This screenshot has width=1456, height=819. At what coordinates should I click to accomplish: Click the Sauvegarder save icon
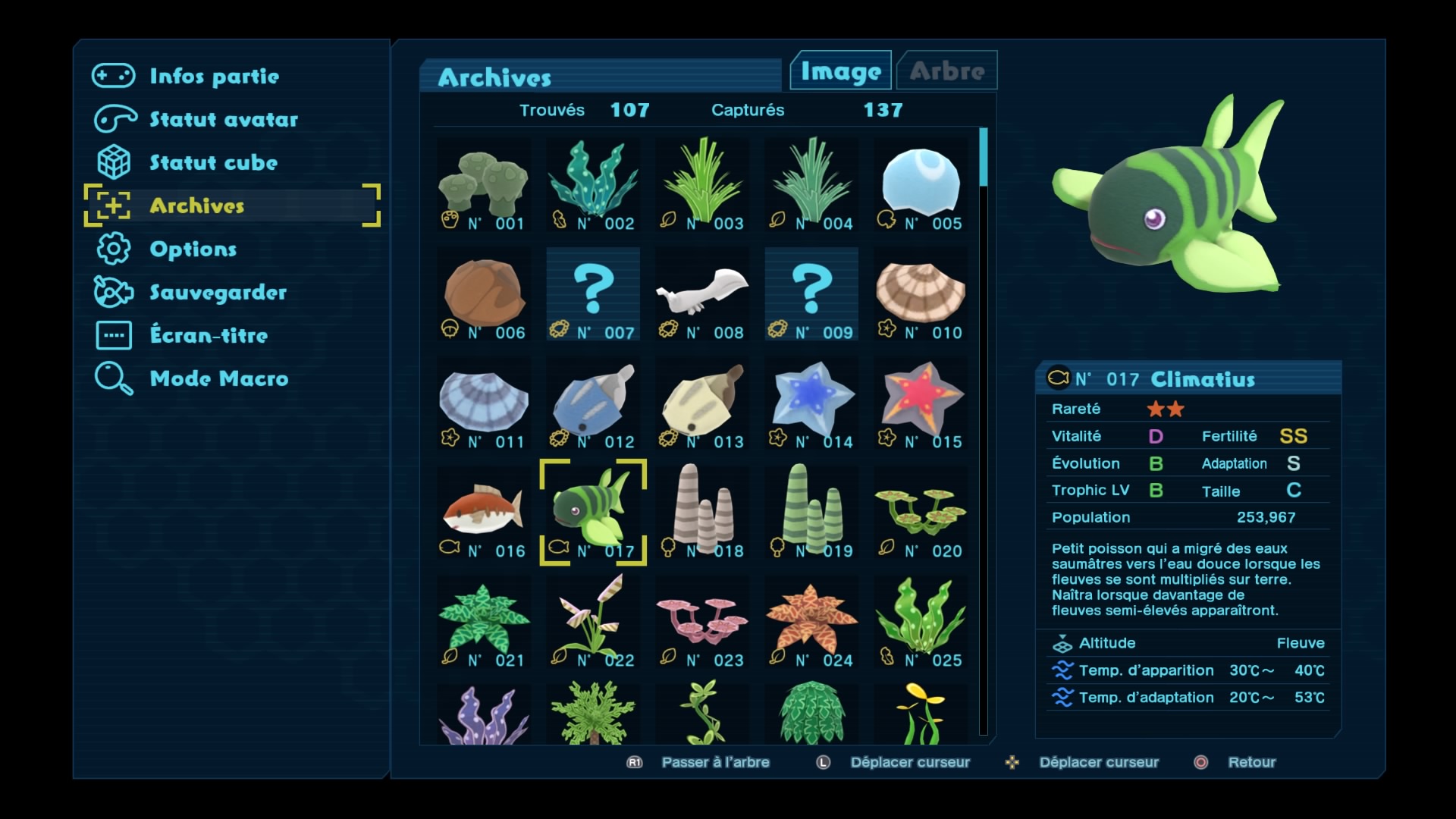(x=112, y=292)
